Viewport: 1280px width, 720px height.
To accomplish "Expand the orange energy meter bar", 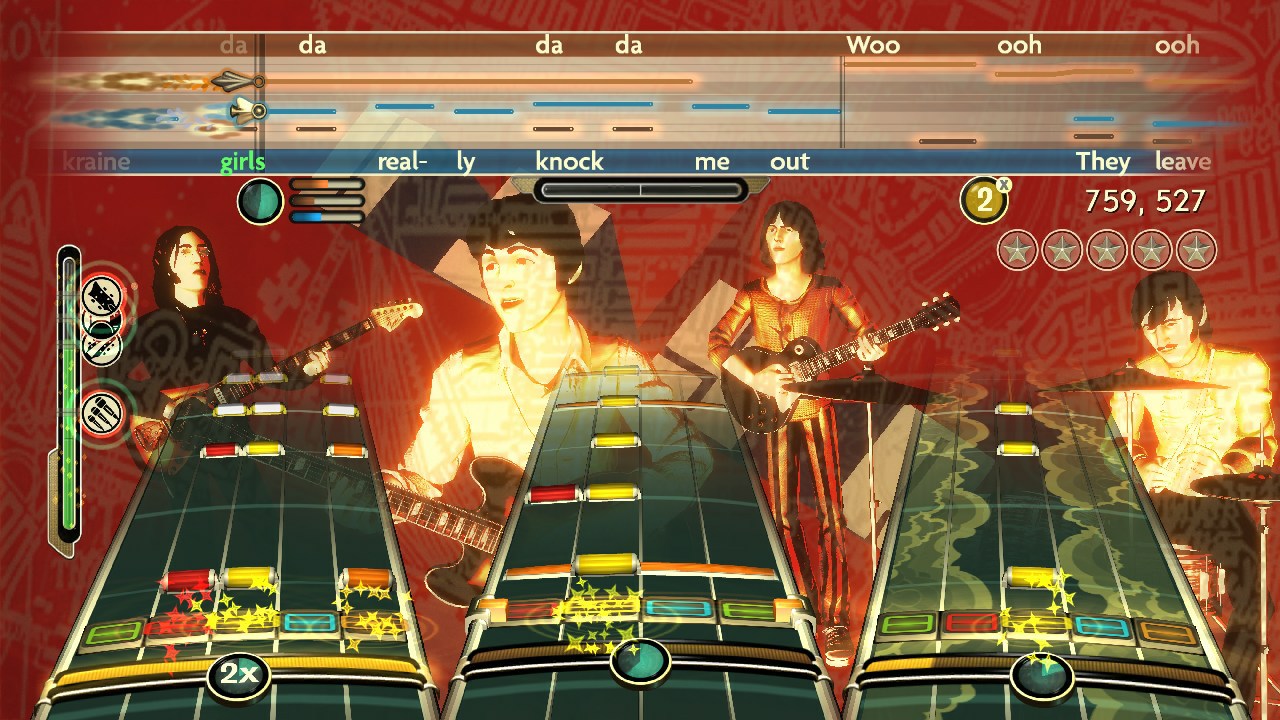I will coord(325,183).
